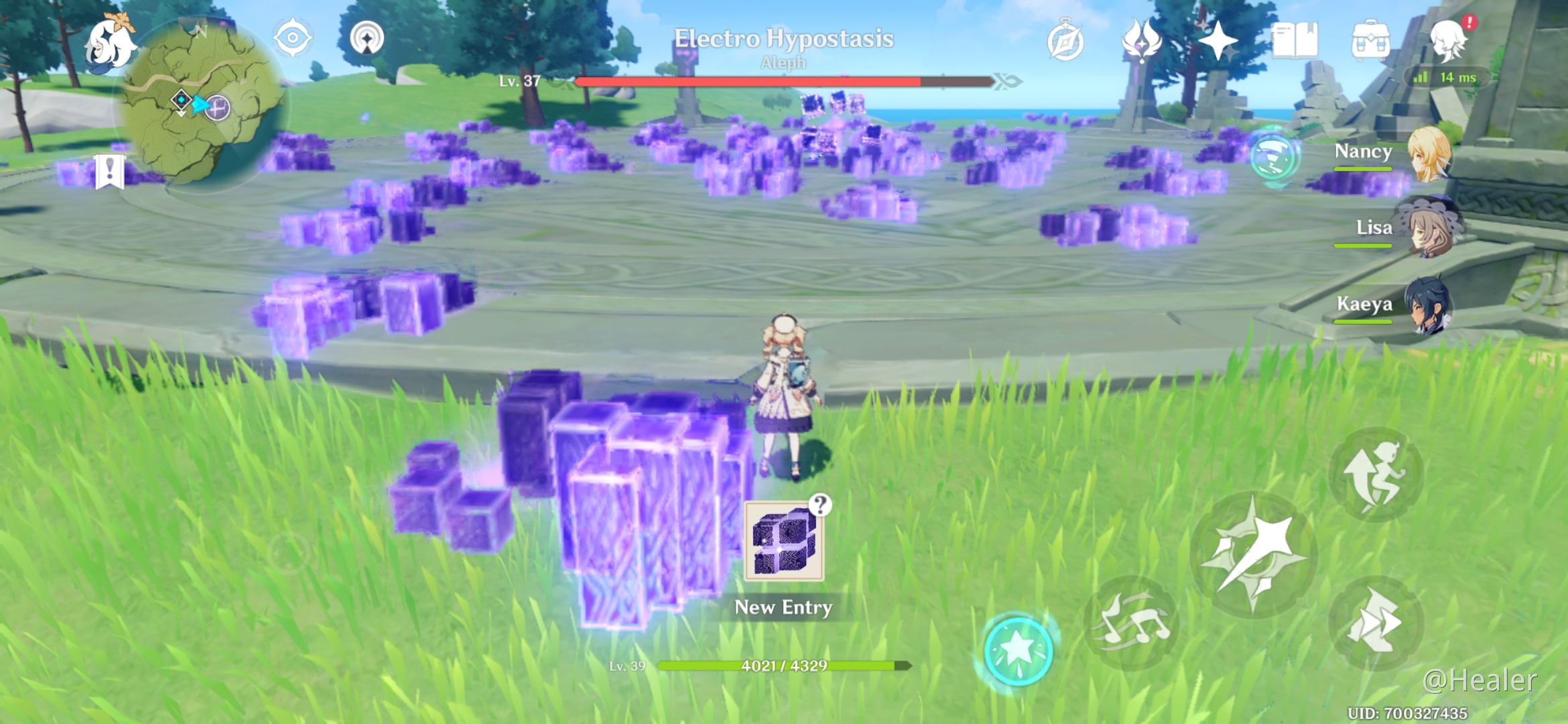
Task: Tap the New Entry cube notification
Action: click(784, 541)
